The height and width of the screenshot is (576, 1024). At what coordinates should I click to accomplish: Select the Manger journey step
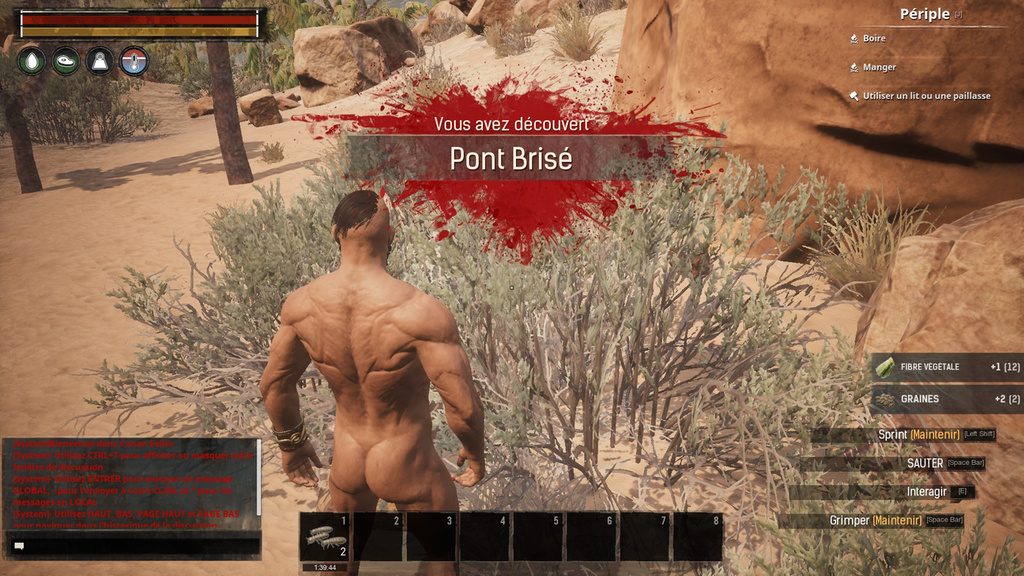(879, 67)
